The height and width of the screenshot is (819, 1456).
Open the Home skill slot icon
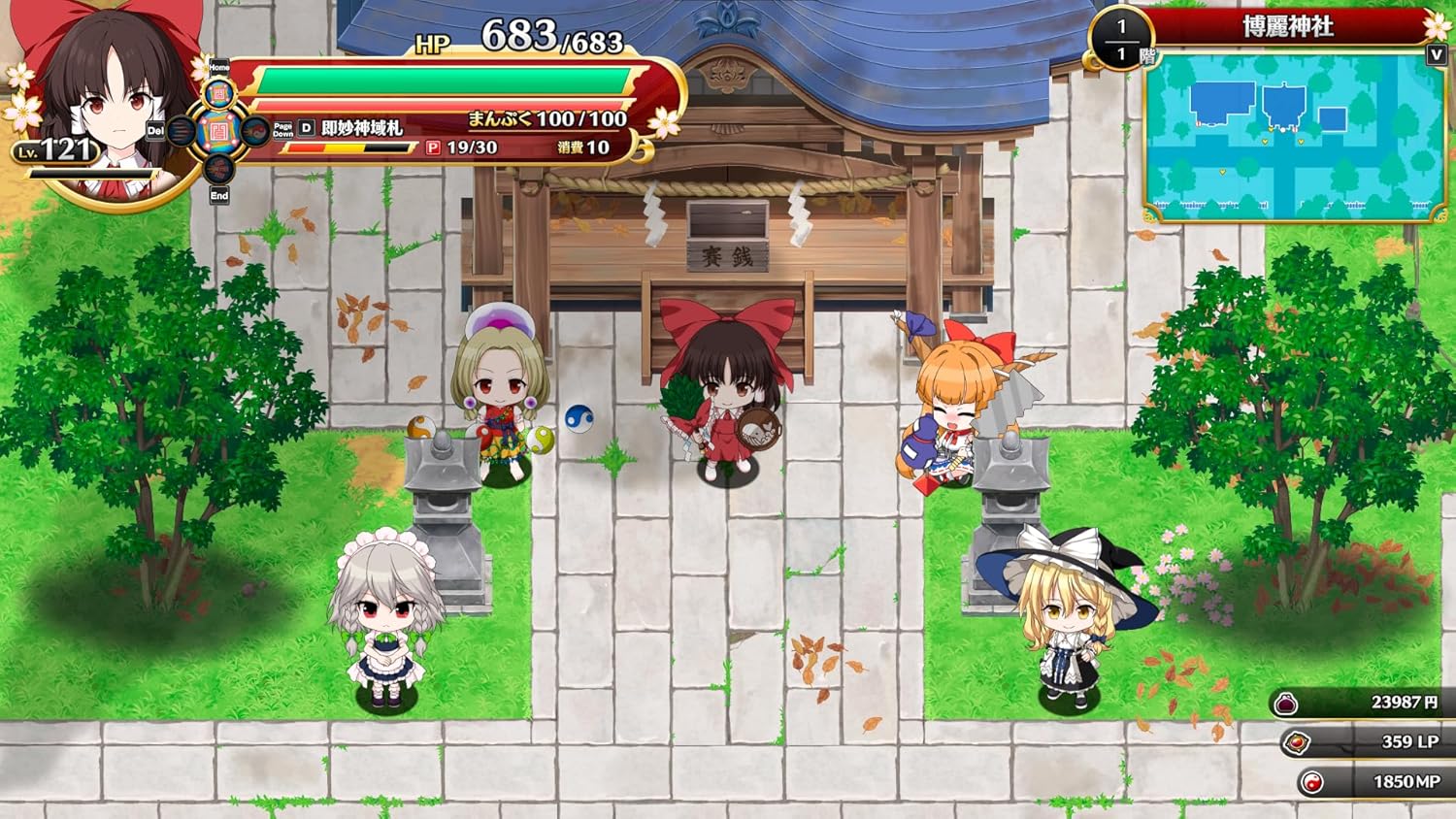tap(219, 91)
